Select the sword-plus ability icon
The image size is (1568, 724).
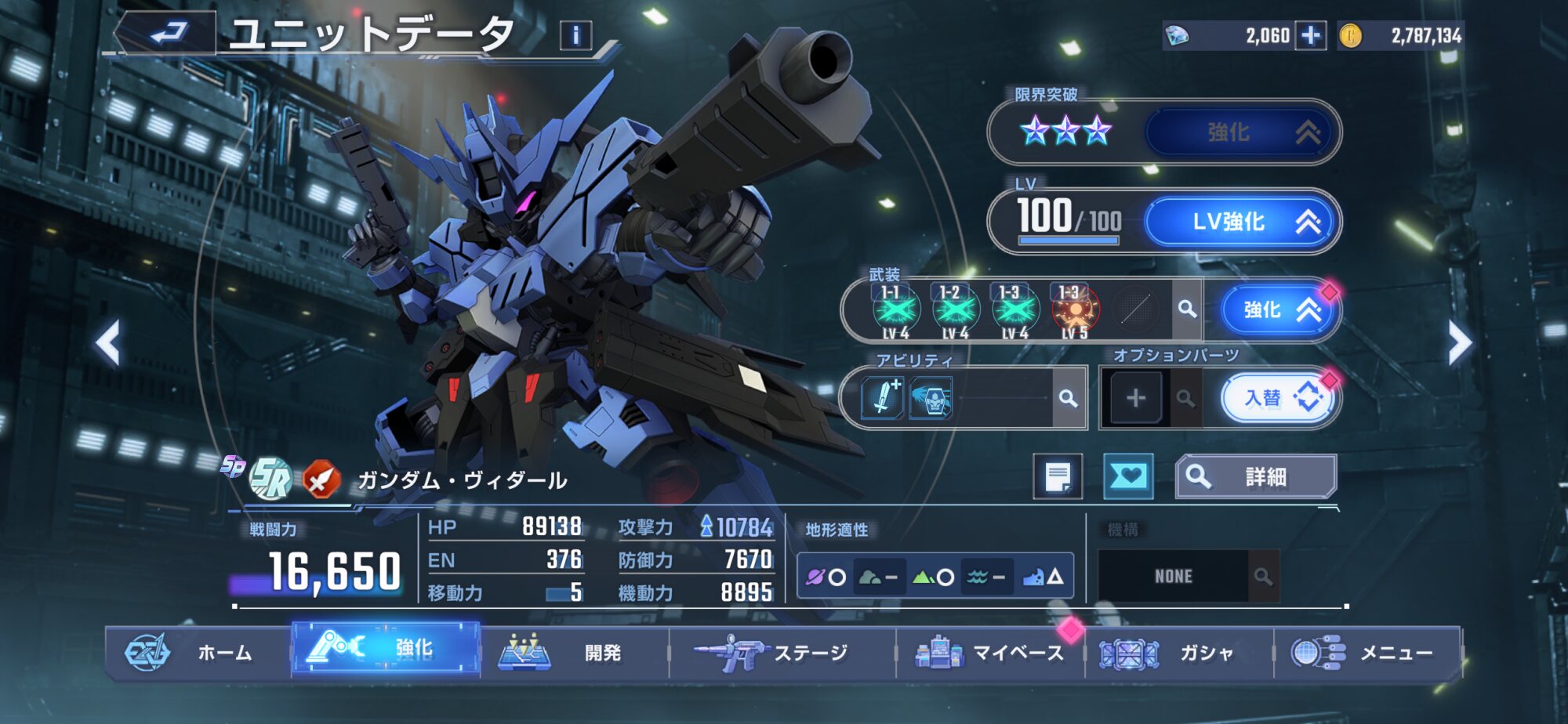click(x=882, y=397)
